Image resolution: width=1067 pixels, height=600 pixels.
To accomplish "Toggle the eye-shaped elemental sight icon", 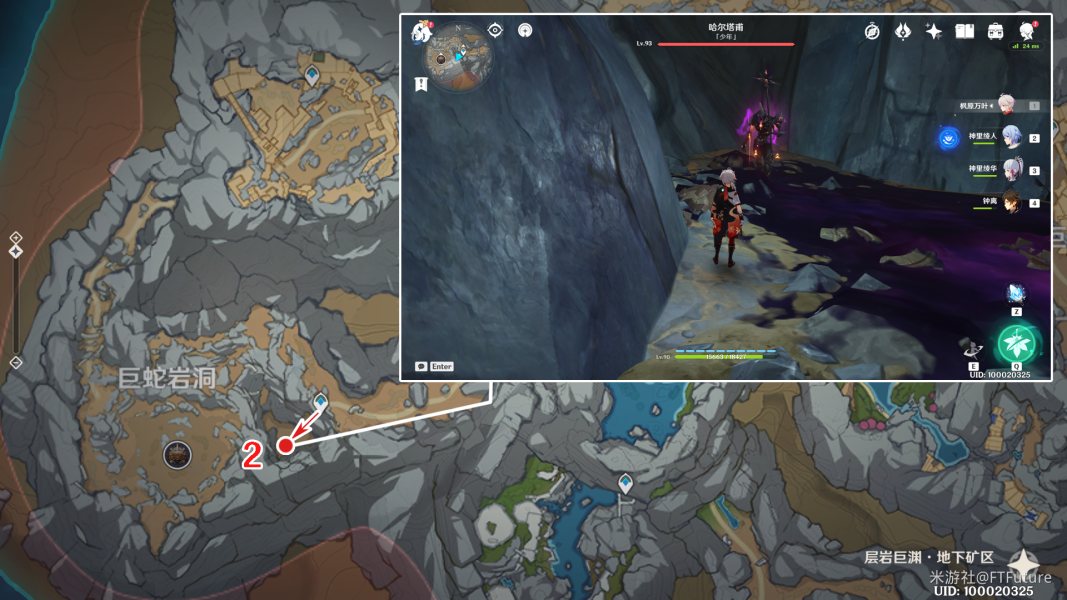I will pos(495,30).
